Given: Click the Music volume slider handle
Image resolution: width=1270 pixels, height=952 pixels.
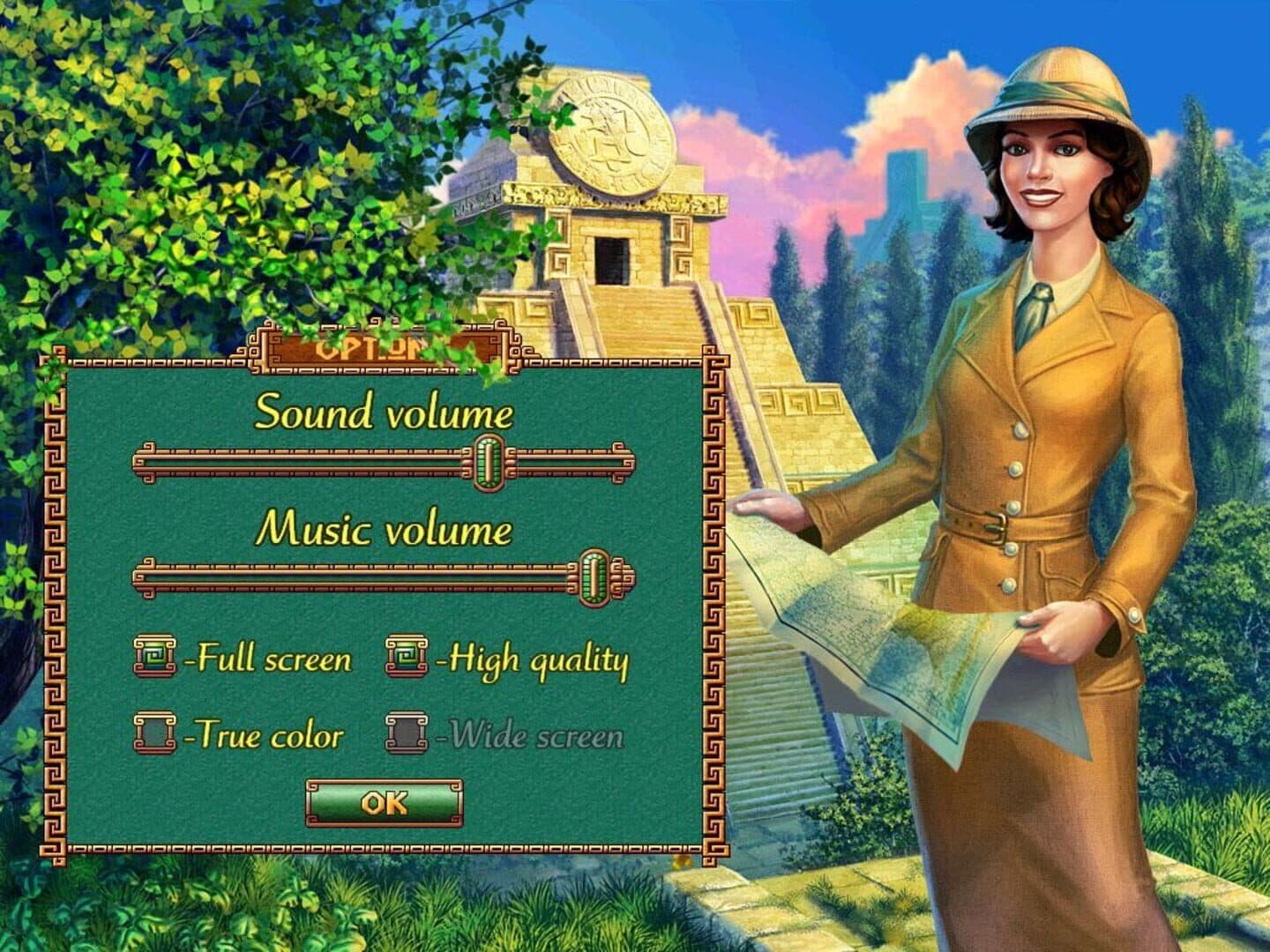Looking at the screenshot, I should [x=594, y=577].
